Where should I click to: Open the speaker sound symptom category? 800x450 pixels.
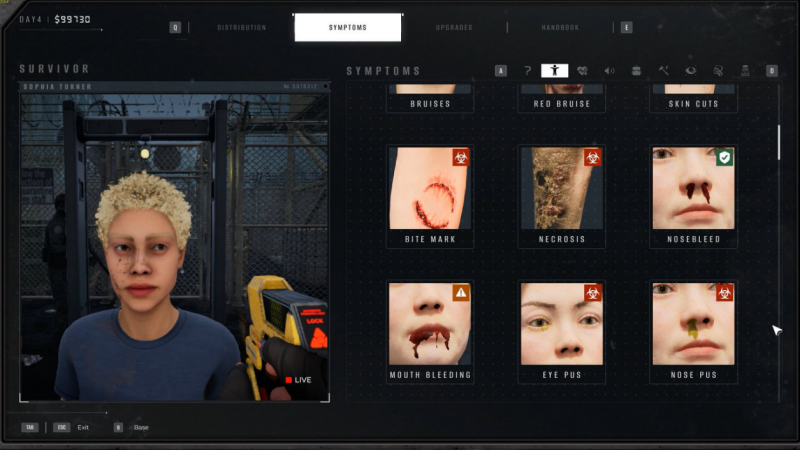[x=609, y=71]
